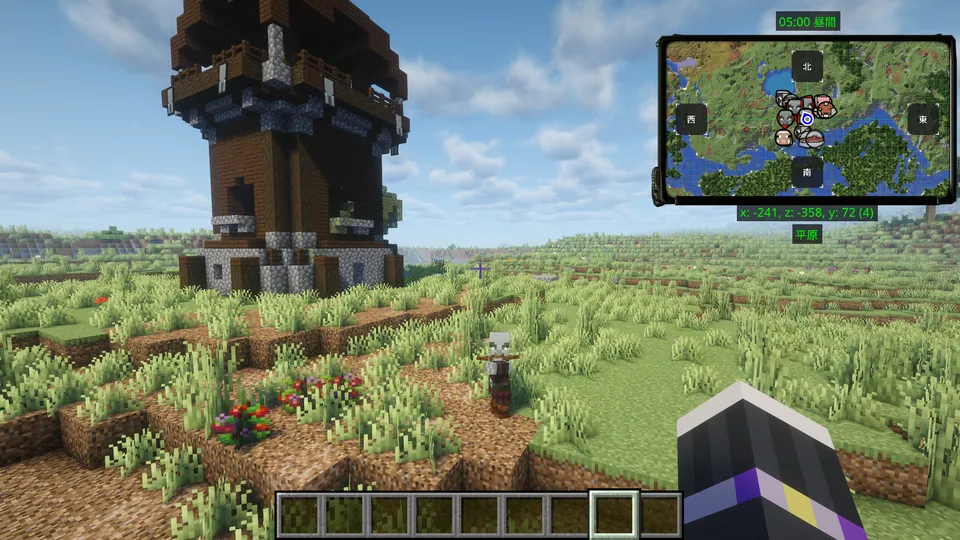Select the highlighted hotbar slot
The height and width of the screenshot is (540, 960).
pos(613,515)
